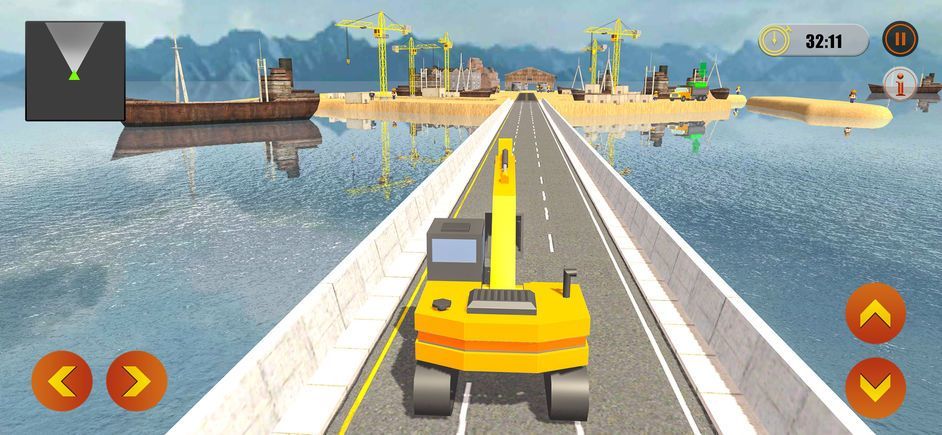Click the minimap panel

pos(75,71)
